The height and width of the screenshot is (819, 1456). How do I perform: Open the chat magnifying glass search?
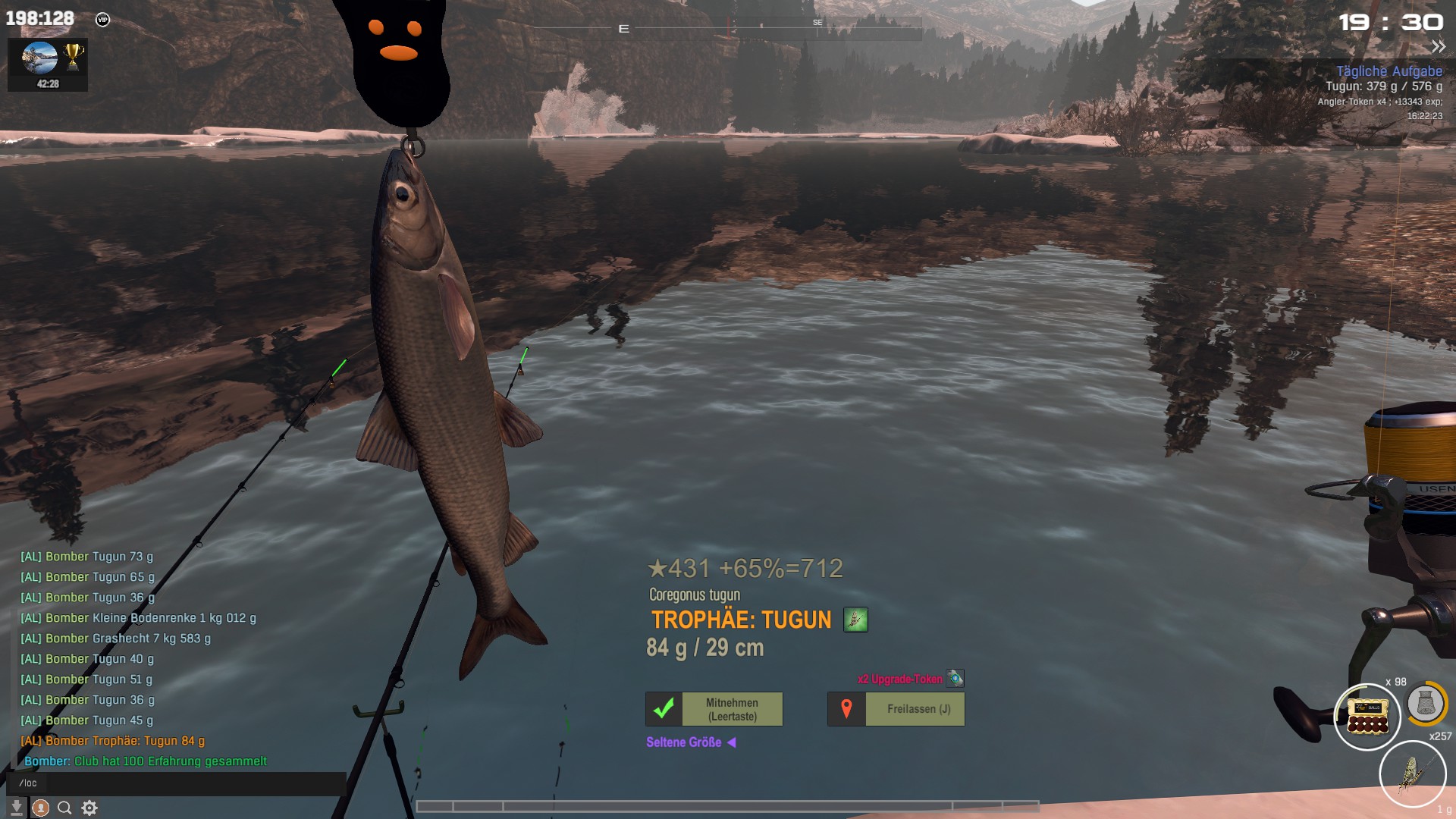click(65, 808)
